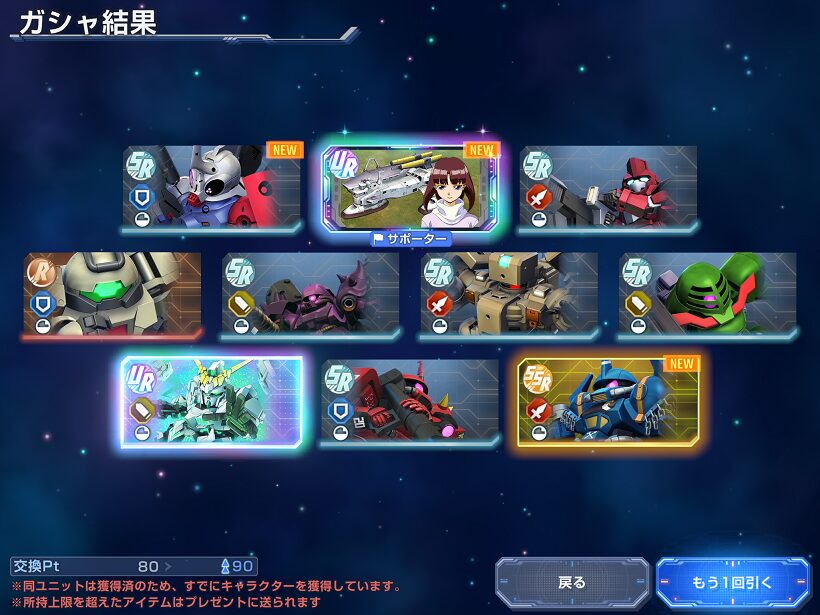
Task: Select the R rarity green-visor unit card
Action: pyautogui.click(x=112, y=294)
